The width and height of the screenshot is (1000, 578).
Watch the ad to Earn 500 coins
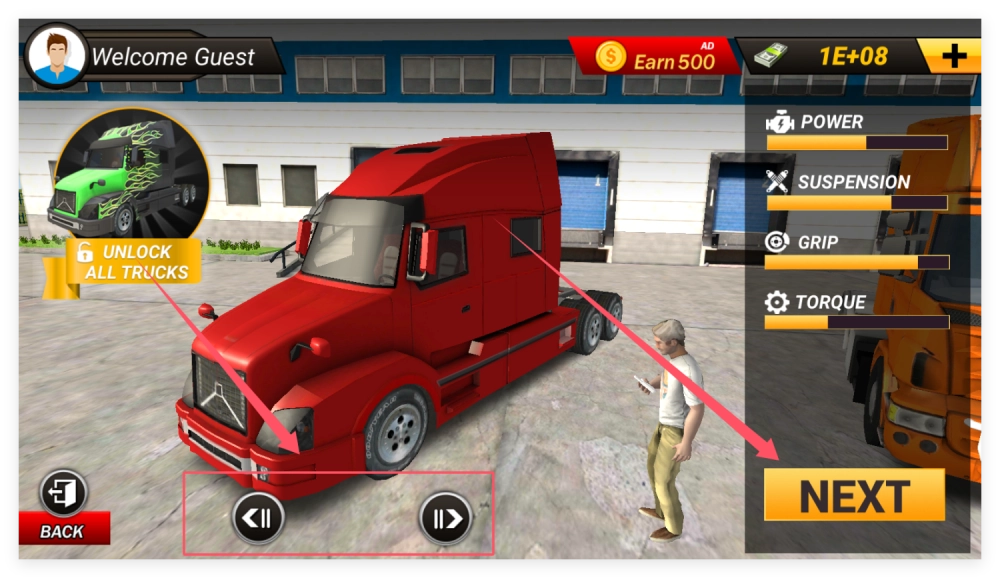click(x=656, y=57)
